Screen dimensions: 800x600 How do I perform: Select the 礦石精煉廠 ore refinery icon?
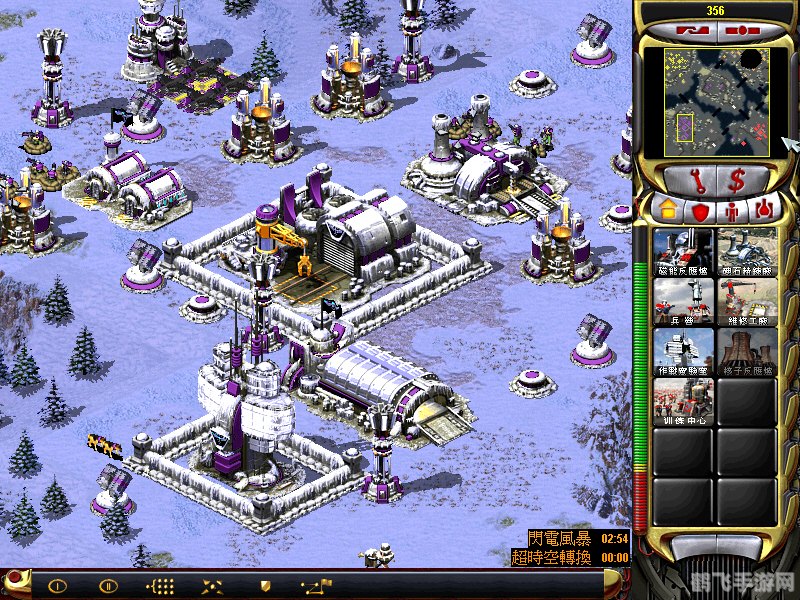[x=747, y=251]
